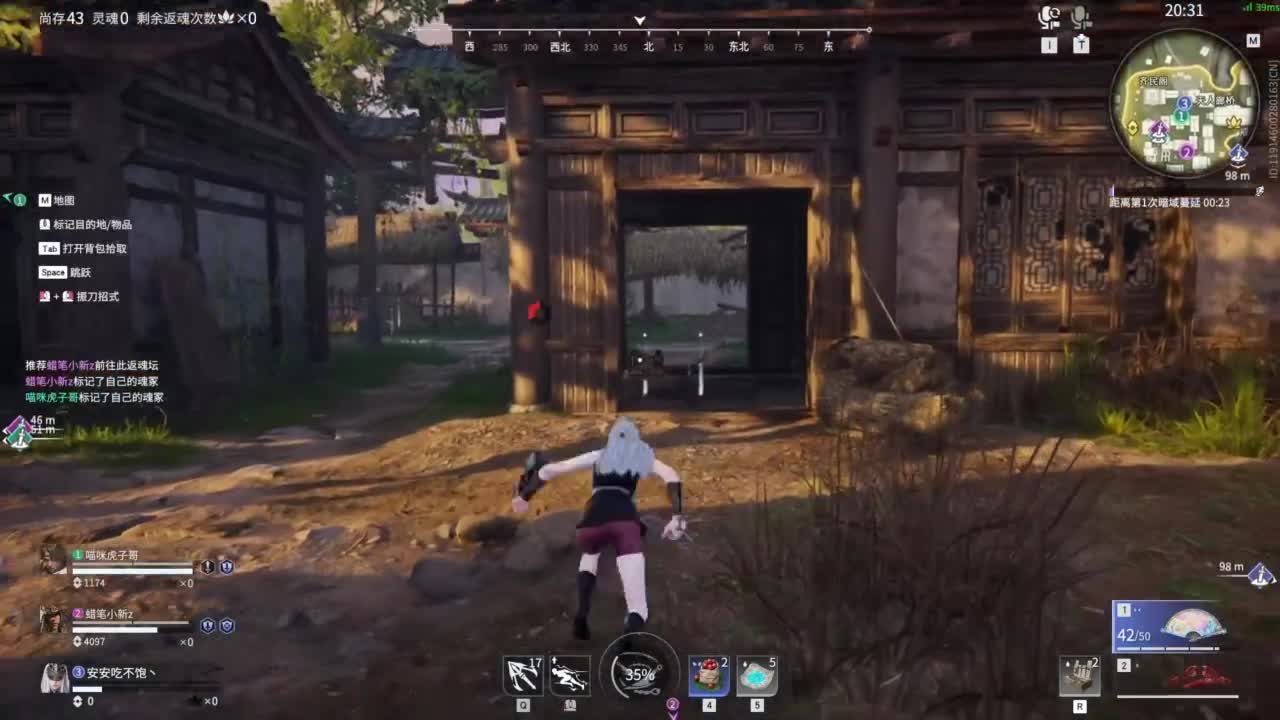1280x720 pixels.
Task: Click the team mic icon with T keybind
Action: click(x=1080, y=15)
